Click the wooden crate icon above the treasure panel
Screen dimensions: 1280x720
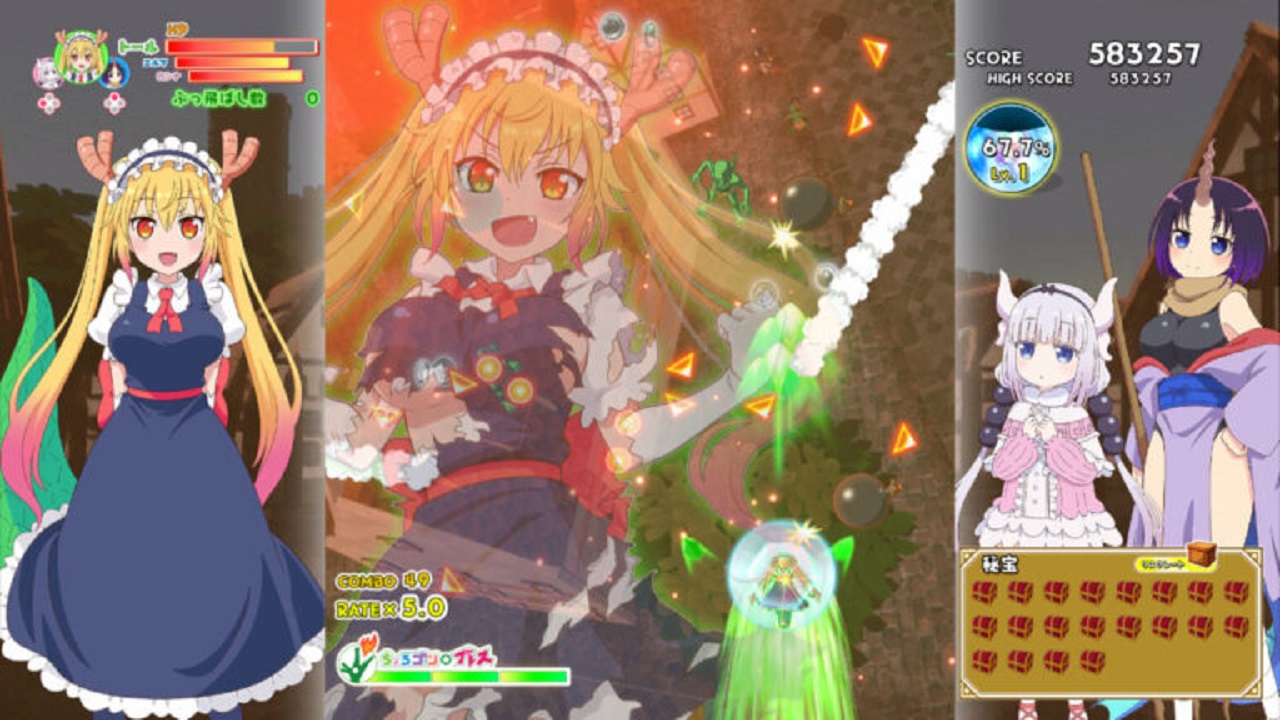click(x=1201, y=554)
